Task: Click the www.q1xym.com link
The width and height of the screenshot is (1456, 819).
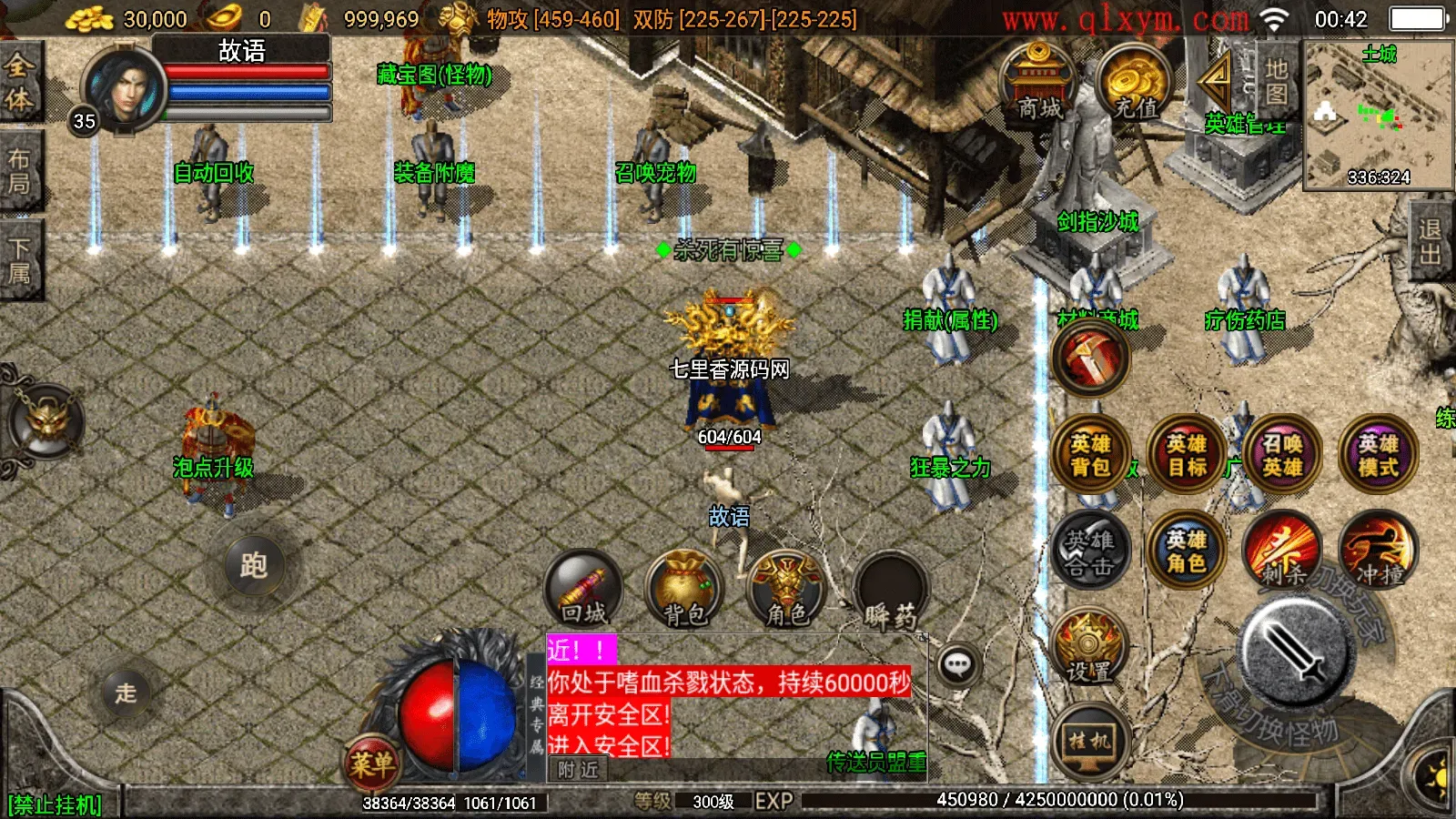Action: click(x=1127, y=18)
